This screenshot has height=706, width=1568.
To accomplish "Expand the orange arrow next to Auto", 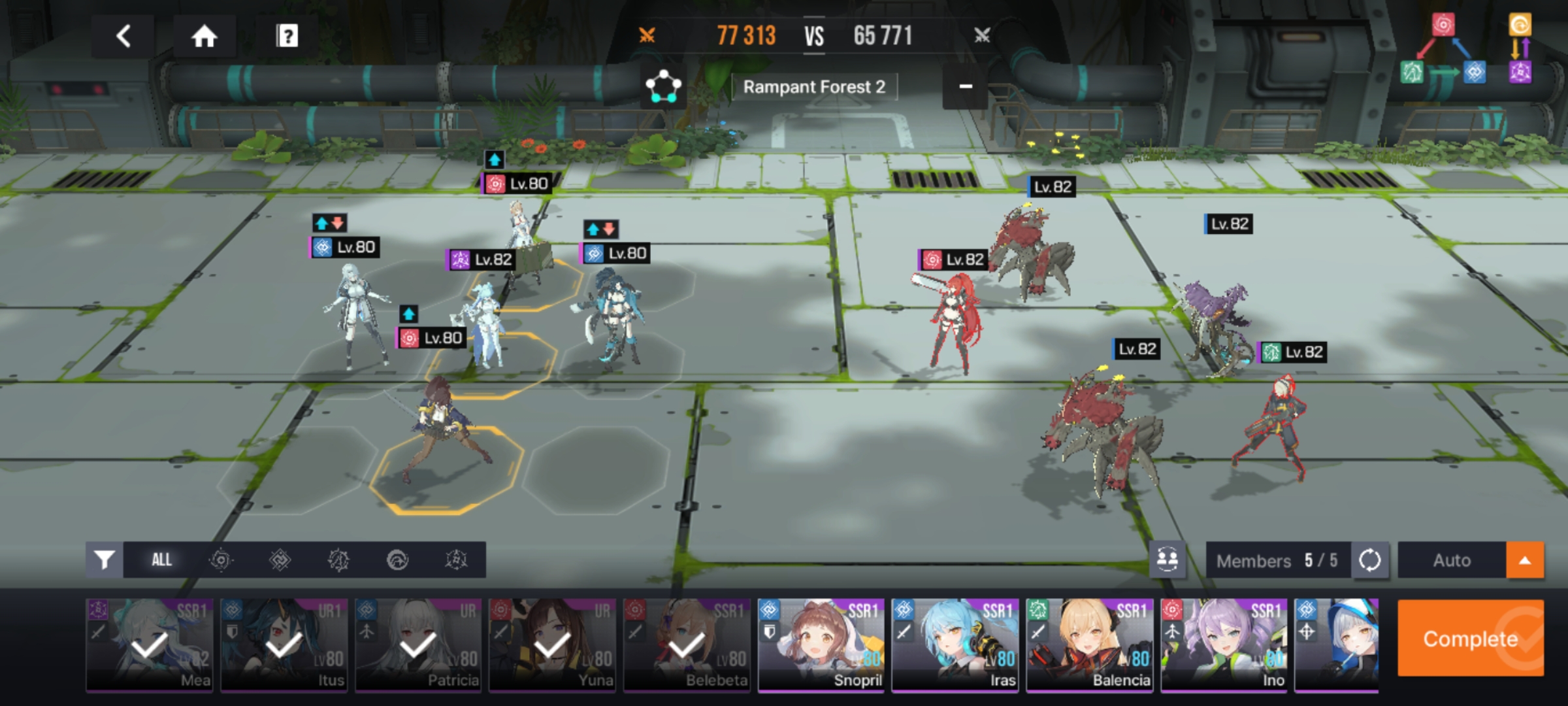I will (x=1525, y=560).
